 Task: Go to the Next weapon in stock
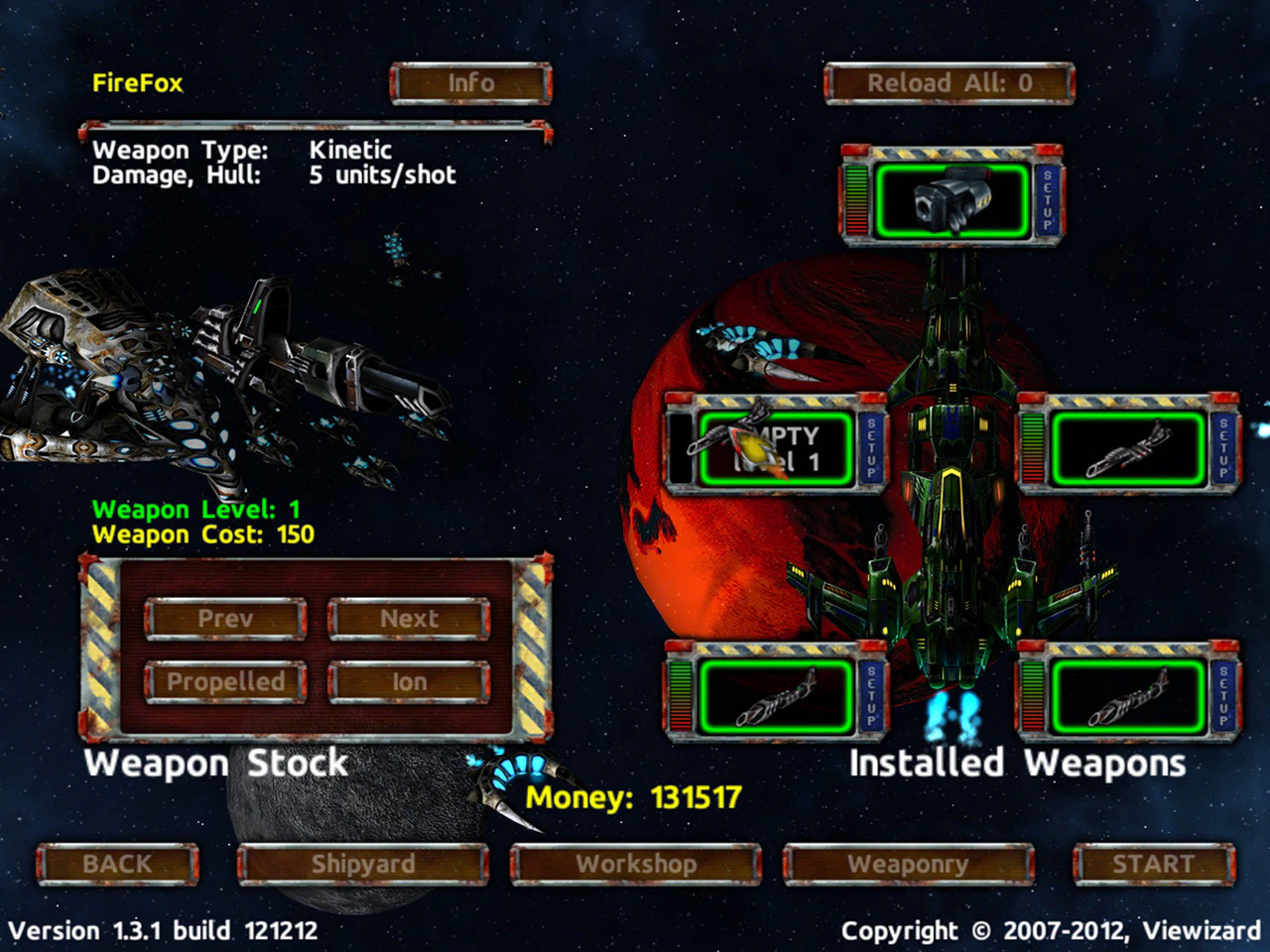click(x=409, y=619)
